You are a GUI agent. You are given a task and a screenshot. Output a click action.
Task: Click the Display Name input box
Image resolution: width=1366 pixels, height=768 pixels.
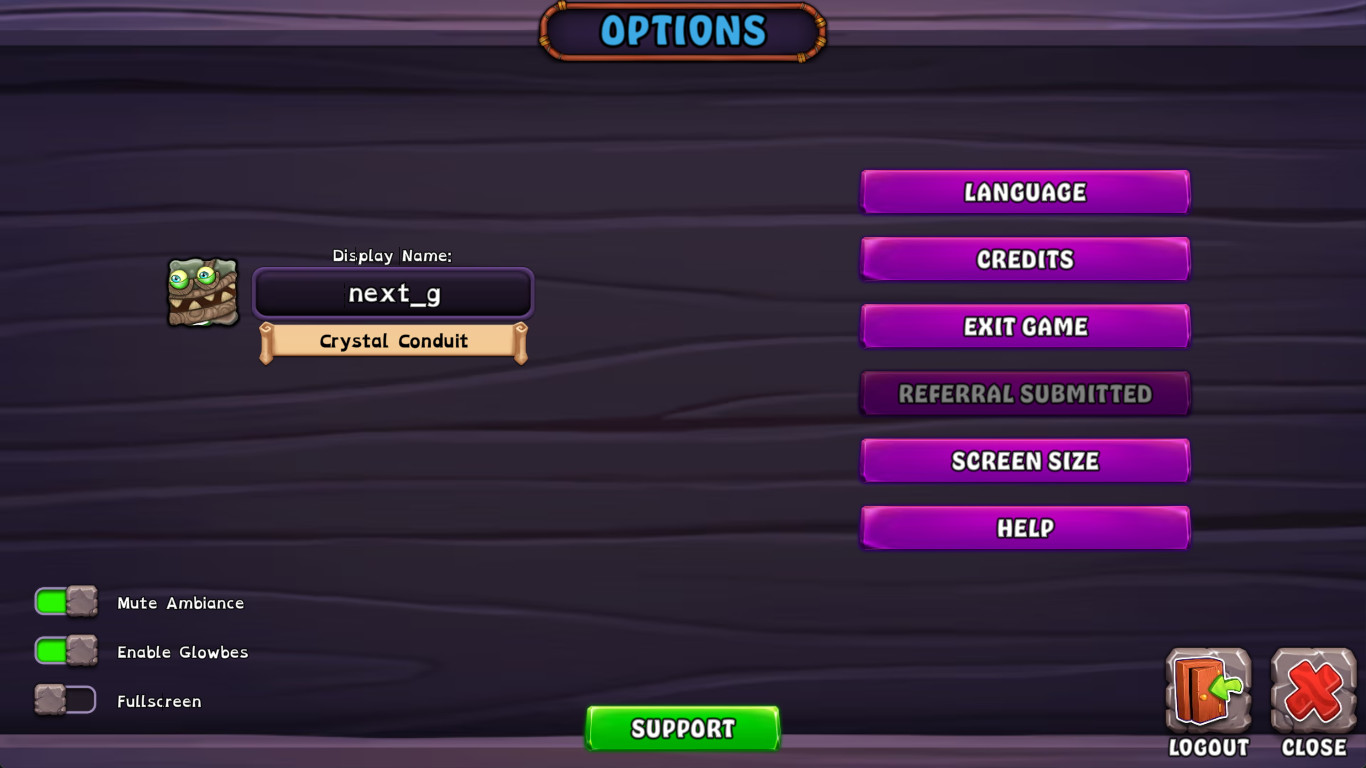(393, 293)
